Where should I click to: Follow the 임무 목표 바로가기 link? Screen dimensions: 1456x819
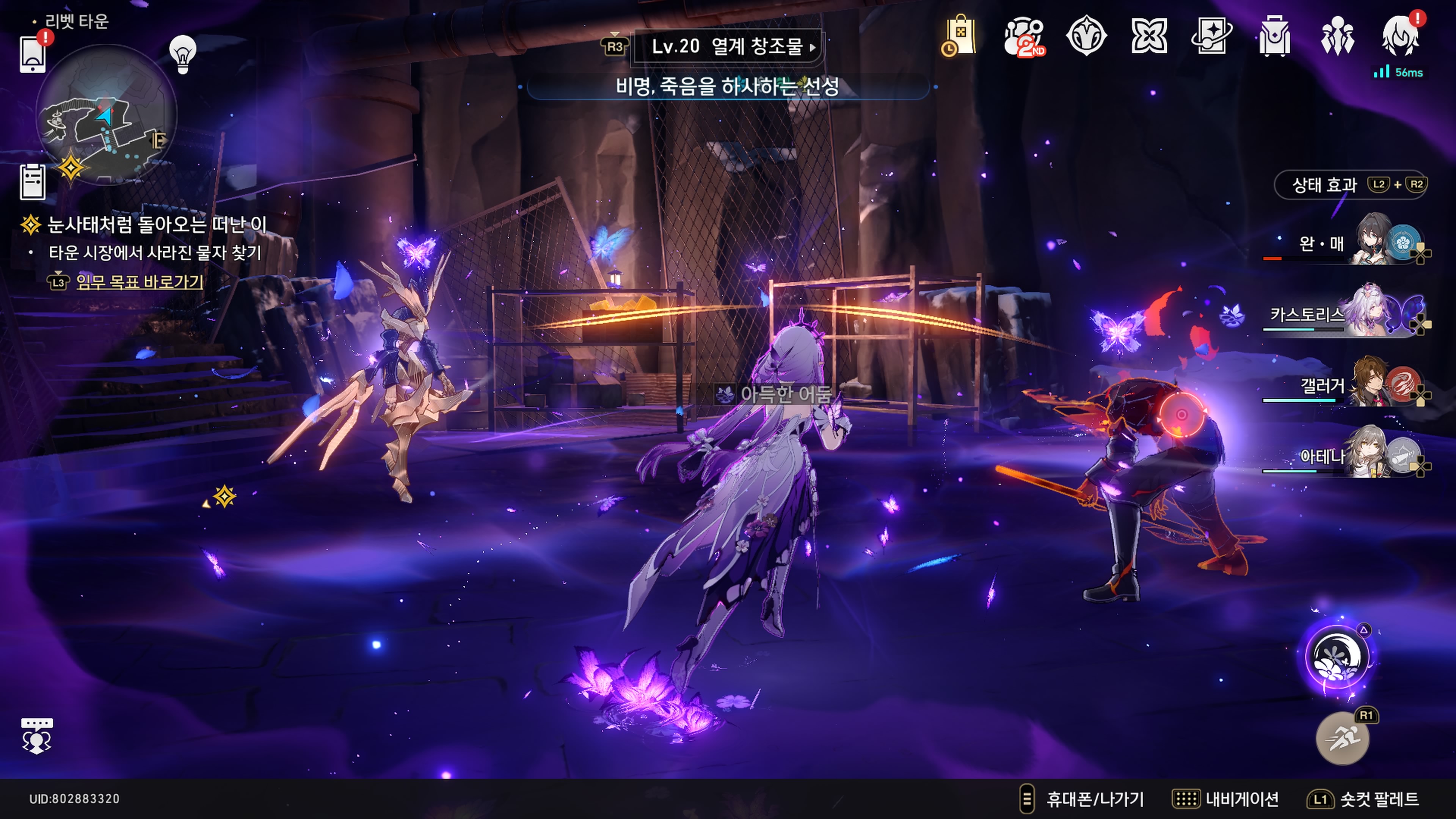139,281
